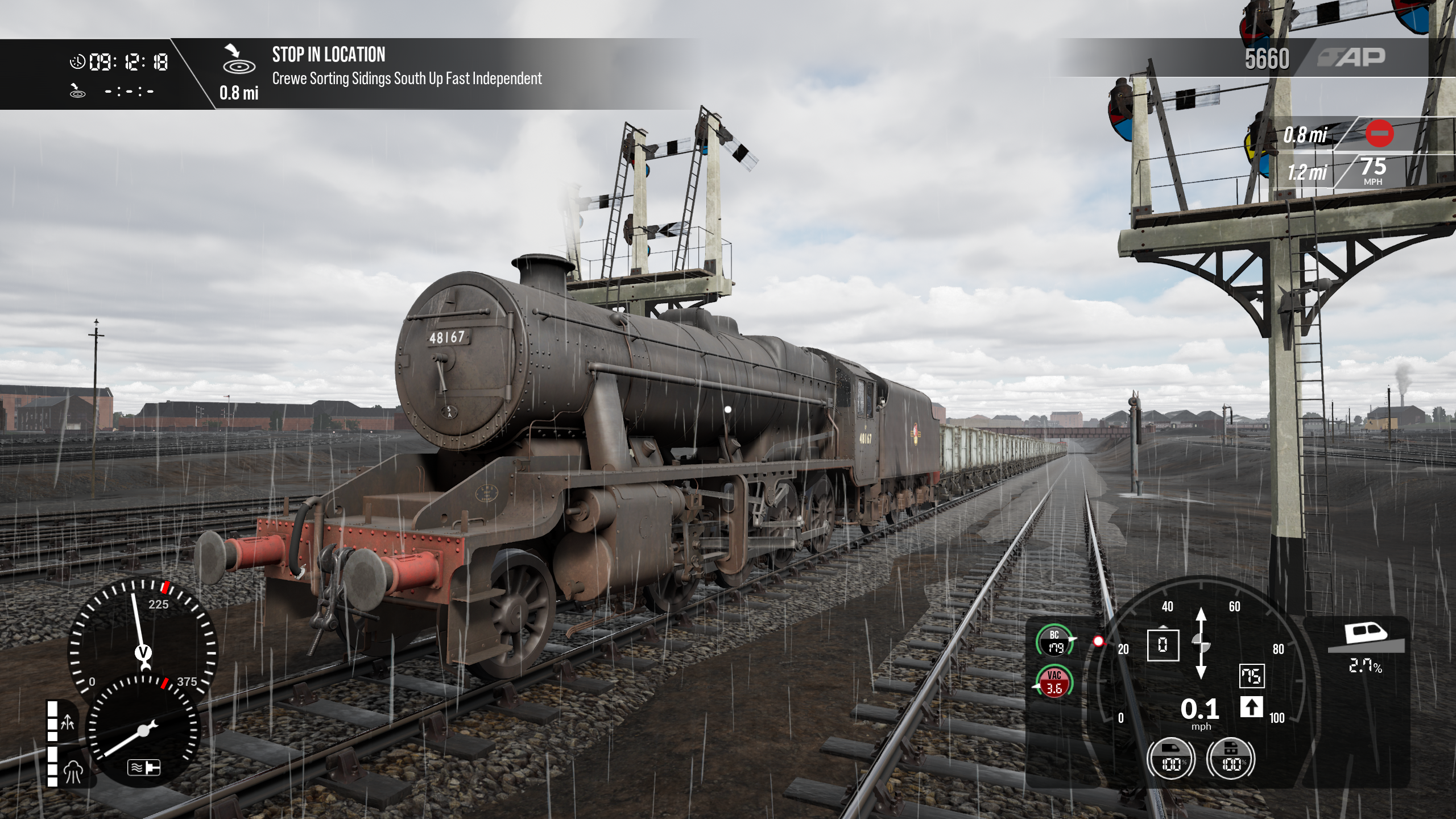Click the tender 100% circular gauge

point(1231,759)
